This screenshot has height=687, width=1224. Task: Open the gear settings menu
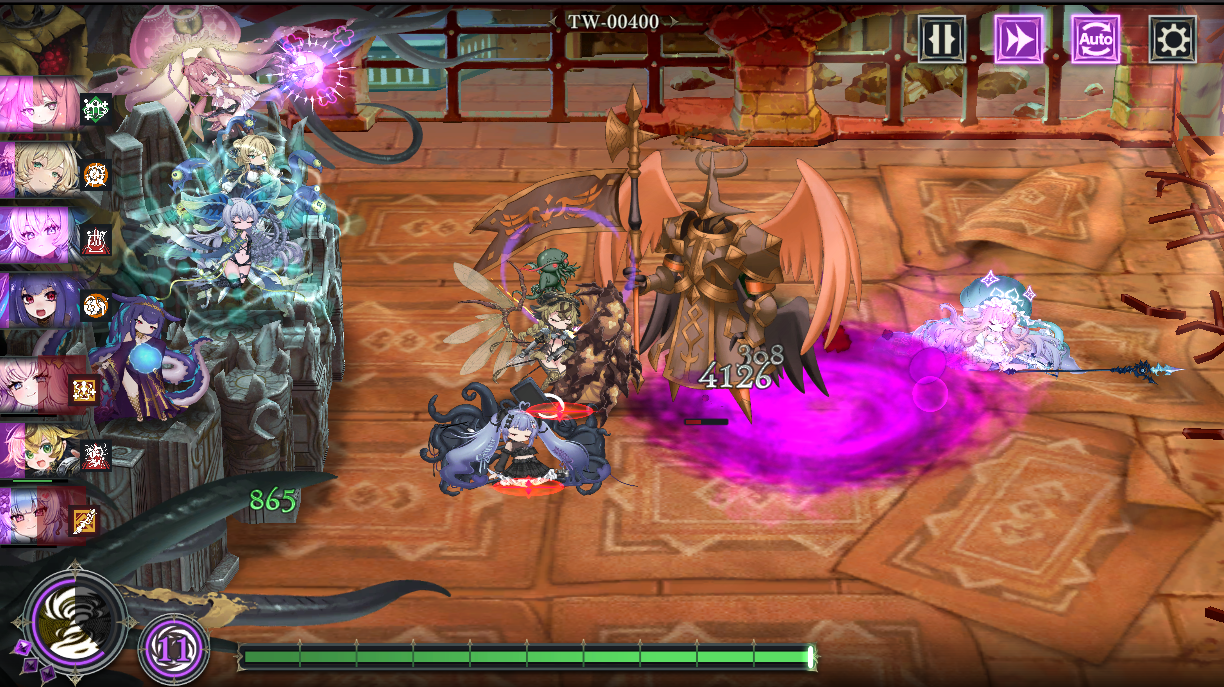tap(1172, 39)
